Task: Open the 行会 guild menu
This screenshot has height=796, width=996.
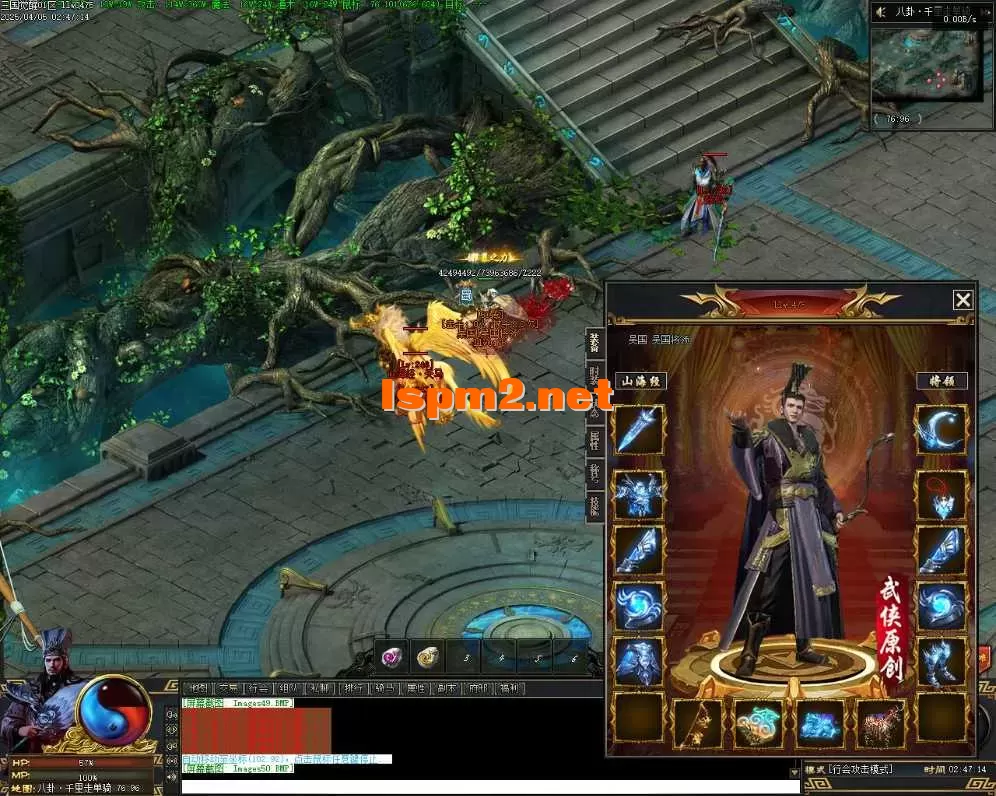Action: 258,688
